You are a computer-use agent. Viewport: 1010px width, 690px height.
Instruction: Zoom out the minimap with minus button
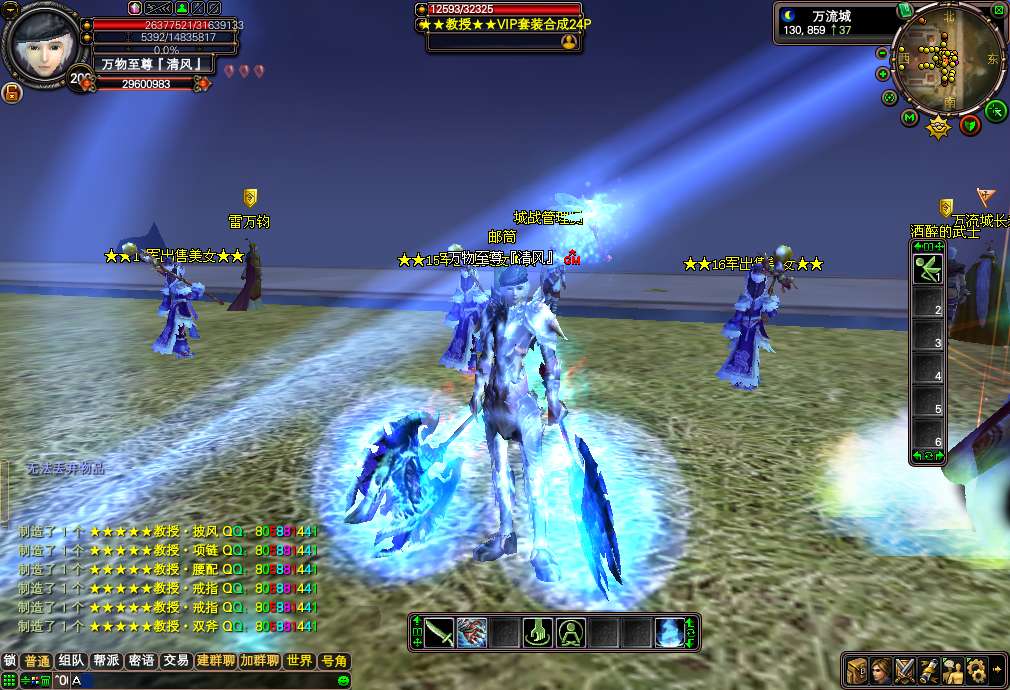click(x=882, y=53)
